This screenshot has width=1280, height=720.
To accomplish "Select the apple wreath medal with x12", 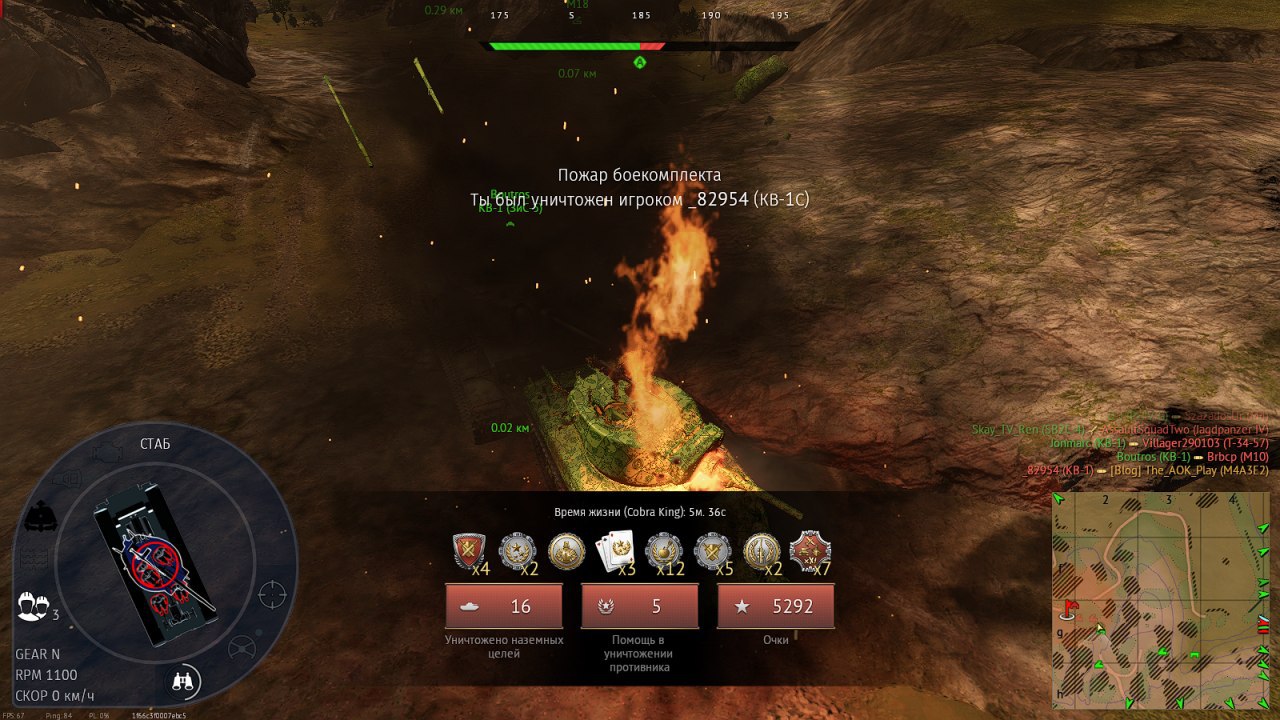I will tap(664, 551).
